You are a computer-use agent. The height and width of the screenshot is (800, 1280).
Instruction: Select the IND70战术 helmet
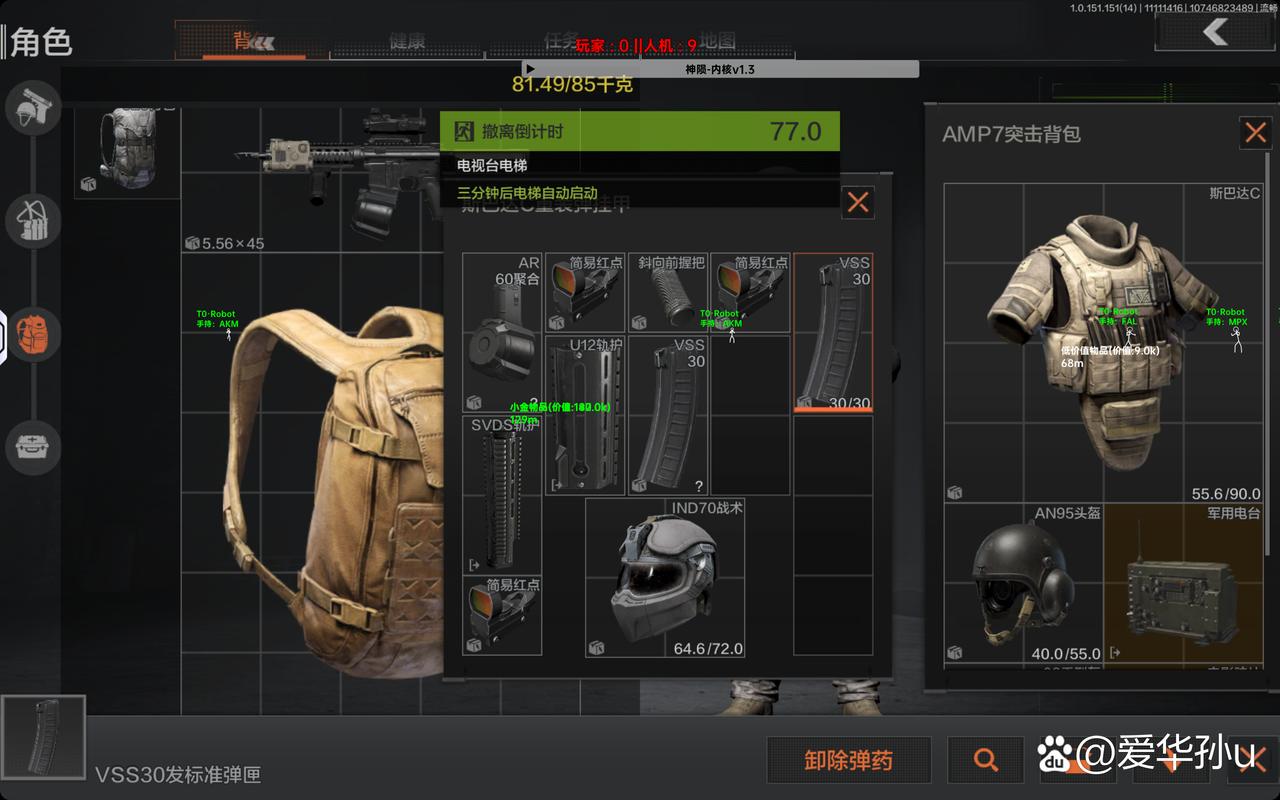point(665,578)
